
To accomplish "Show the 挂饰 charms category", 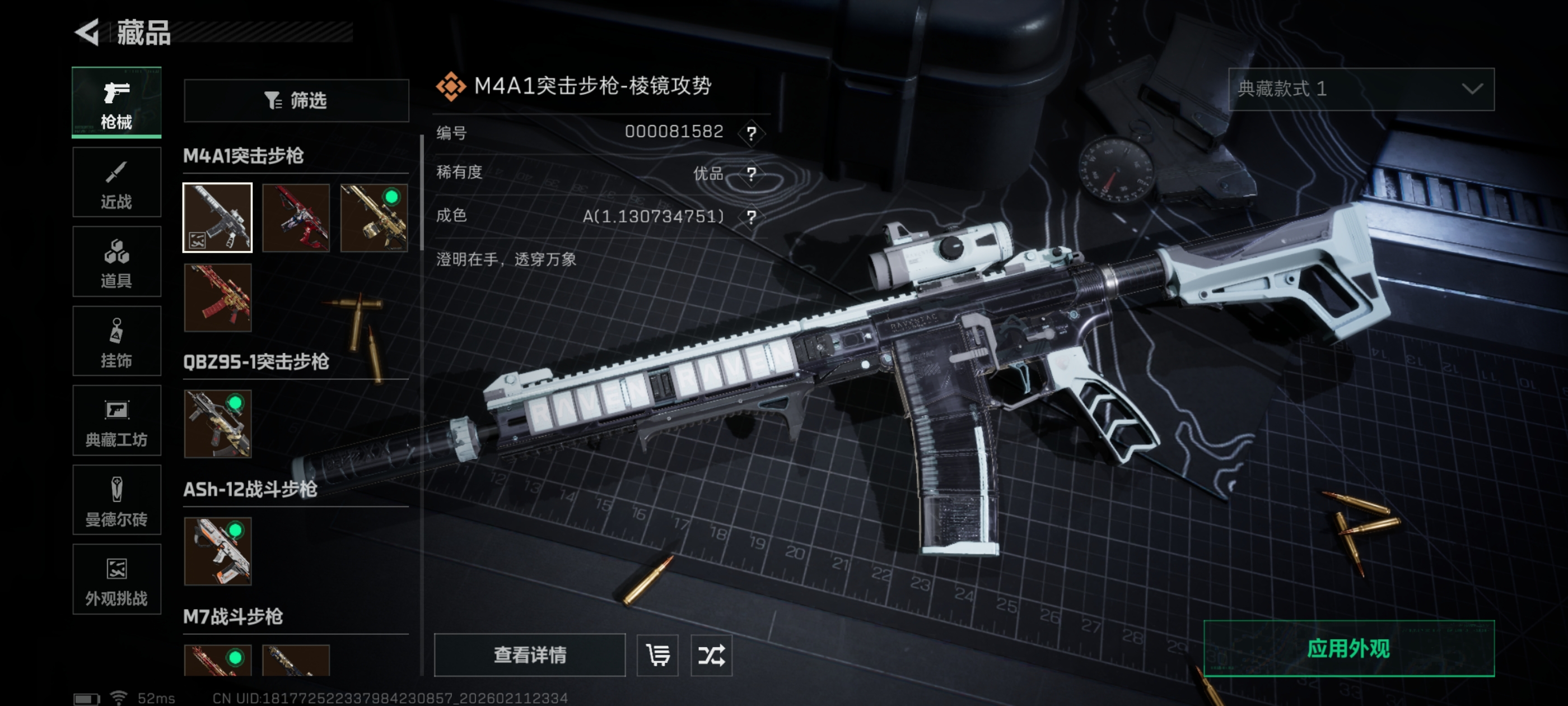I will [116, 341].
